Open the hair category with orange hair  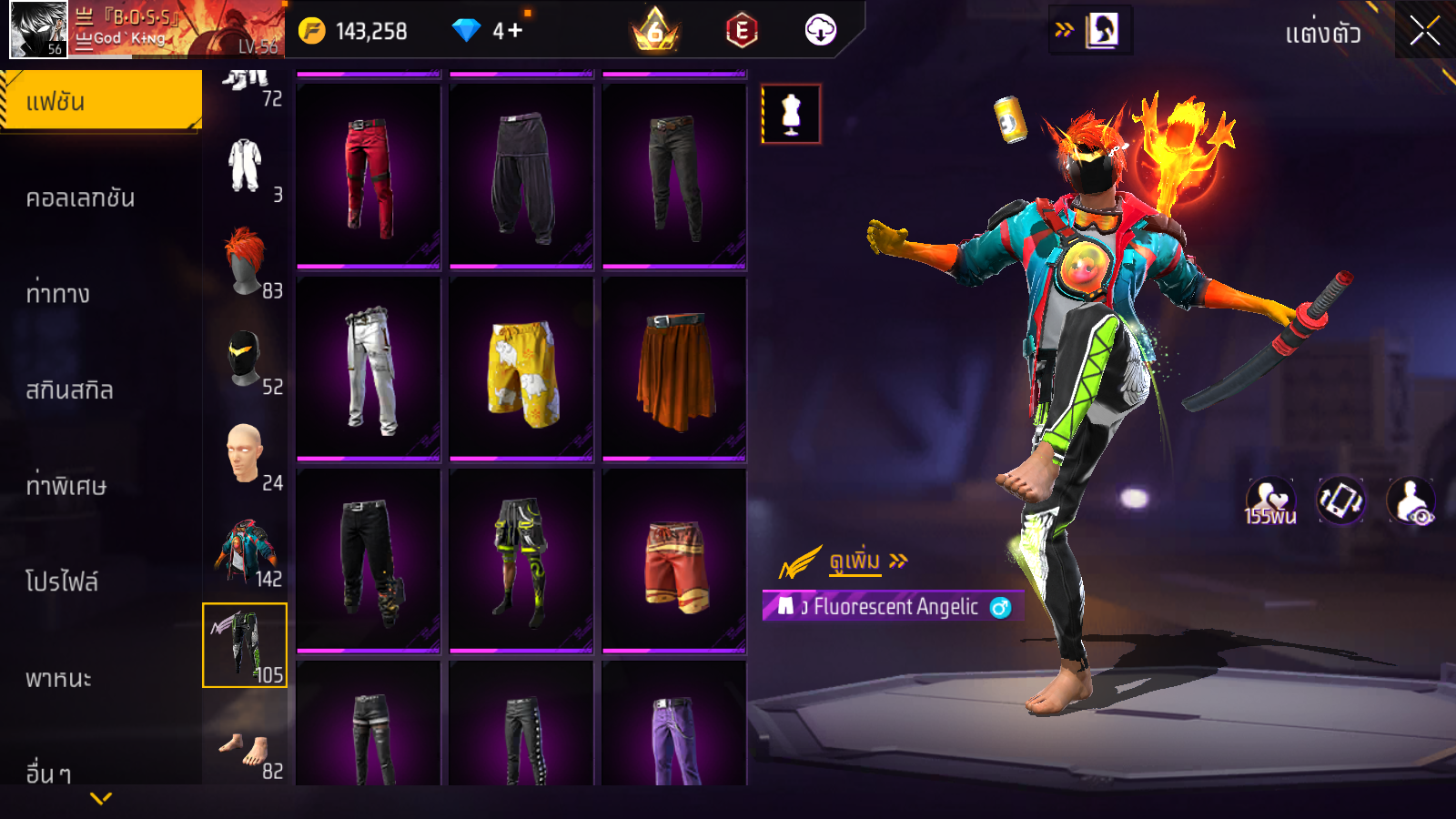tap(245, 262)
